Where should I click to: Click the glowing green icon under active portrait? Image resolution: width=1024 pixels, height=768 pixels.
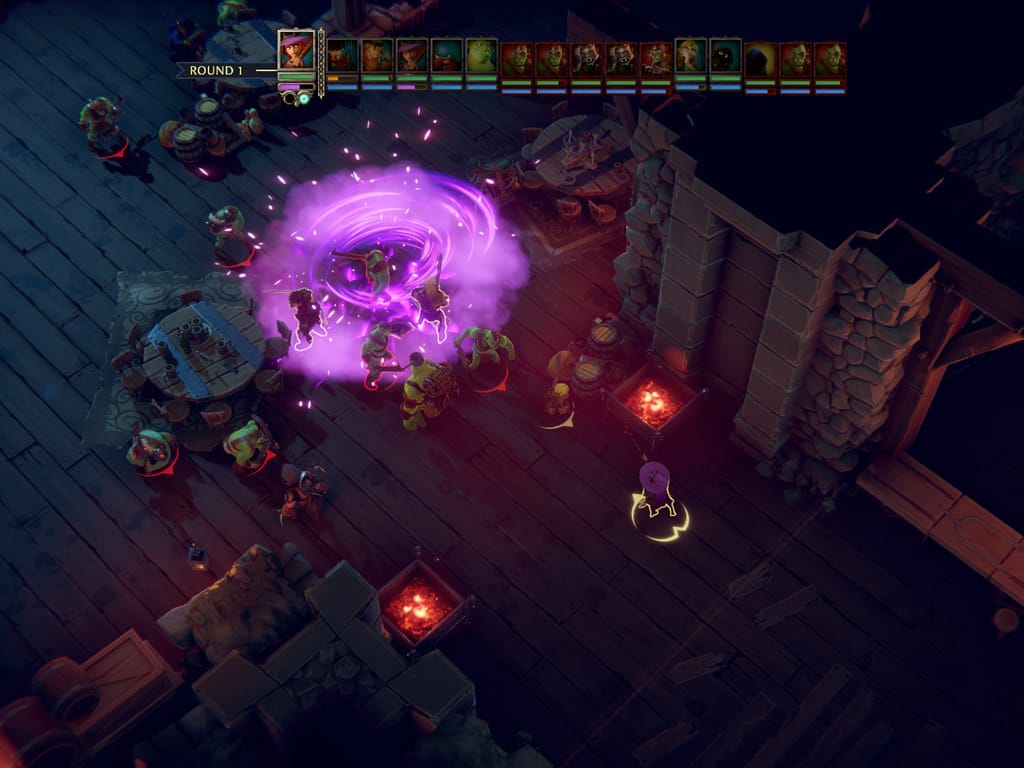point(303,98)
